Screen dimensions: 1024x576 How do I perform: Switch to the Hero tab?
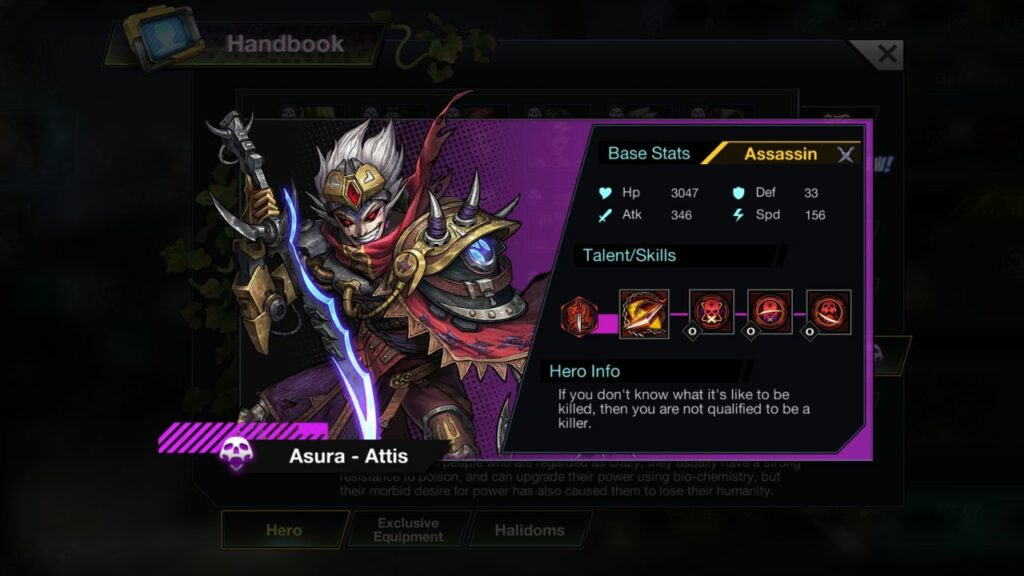[x=284, y=530]
